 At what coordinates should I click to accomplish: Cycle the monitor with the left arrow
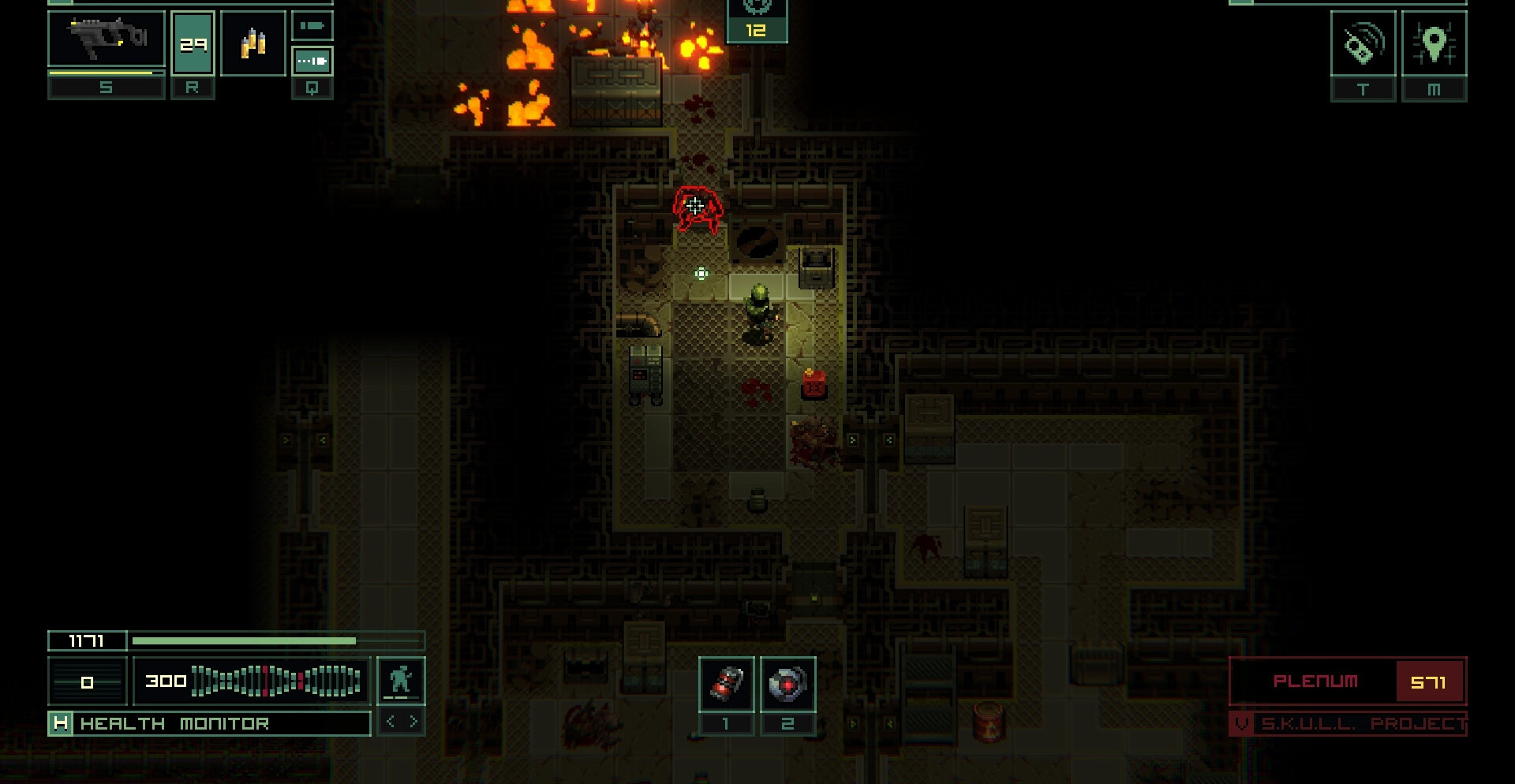click(x=391, y=722)
